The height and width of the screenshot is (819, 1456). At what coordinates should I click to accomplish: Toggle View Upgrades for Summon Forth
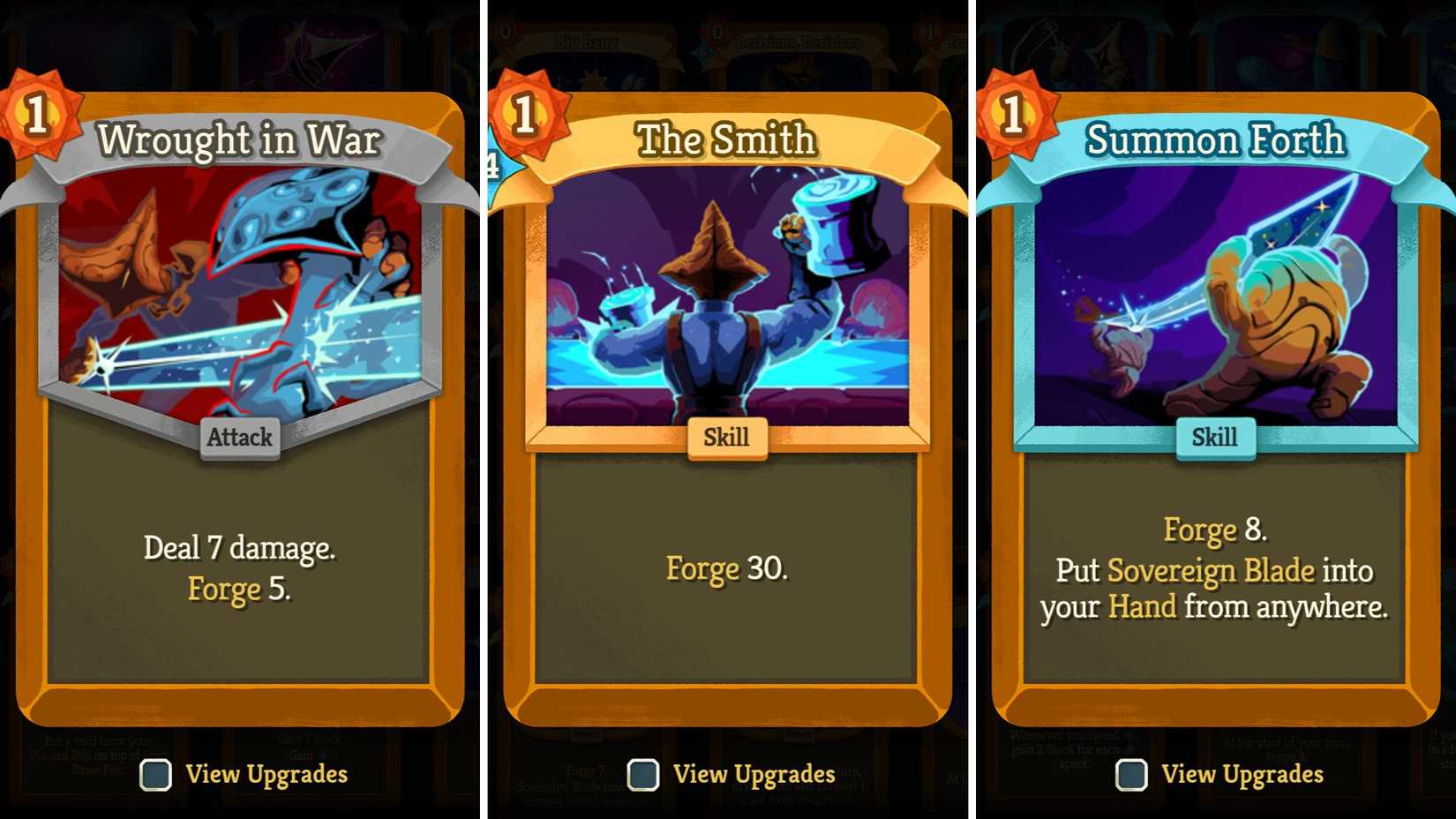coord(1130,775)
